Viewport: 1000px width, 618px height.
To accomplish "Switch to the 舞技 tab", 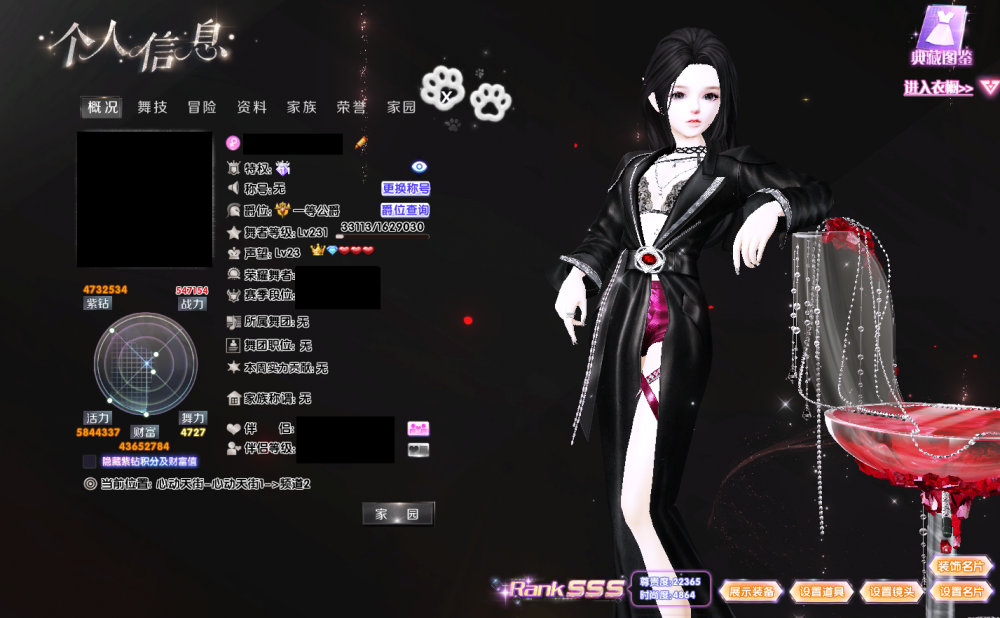I will (x=152, y=107).
